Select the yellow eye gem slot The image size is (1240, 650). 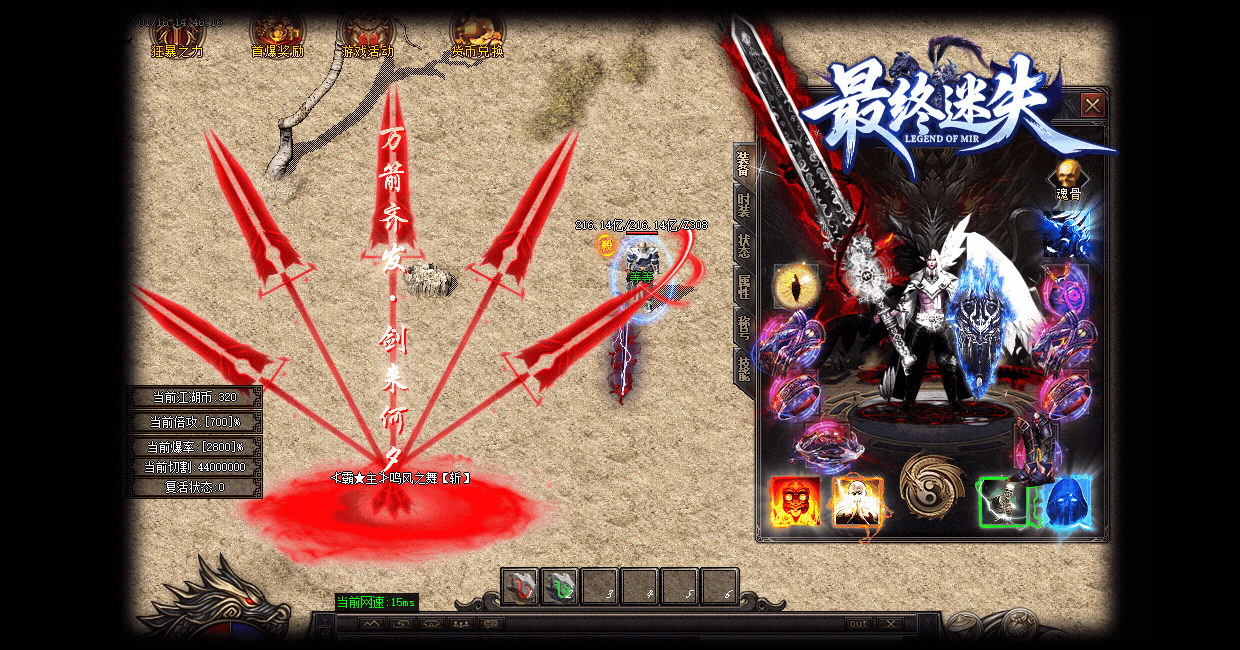[x=796, y=288]
